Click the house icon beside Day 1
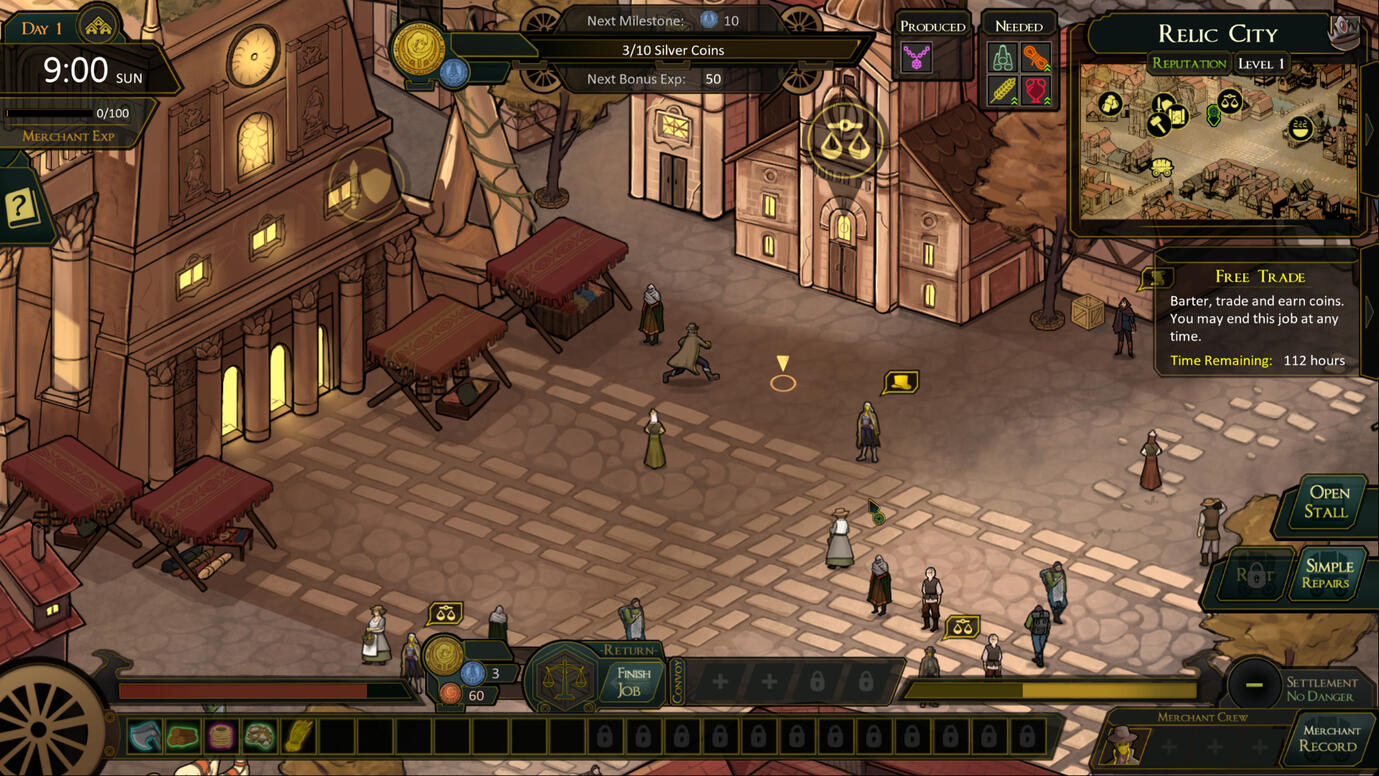 (98, 28)
